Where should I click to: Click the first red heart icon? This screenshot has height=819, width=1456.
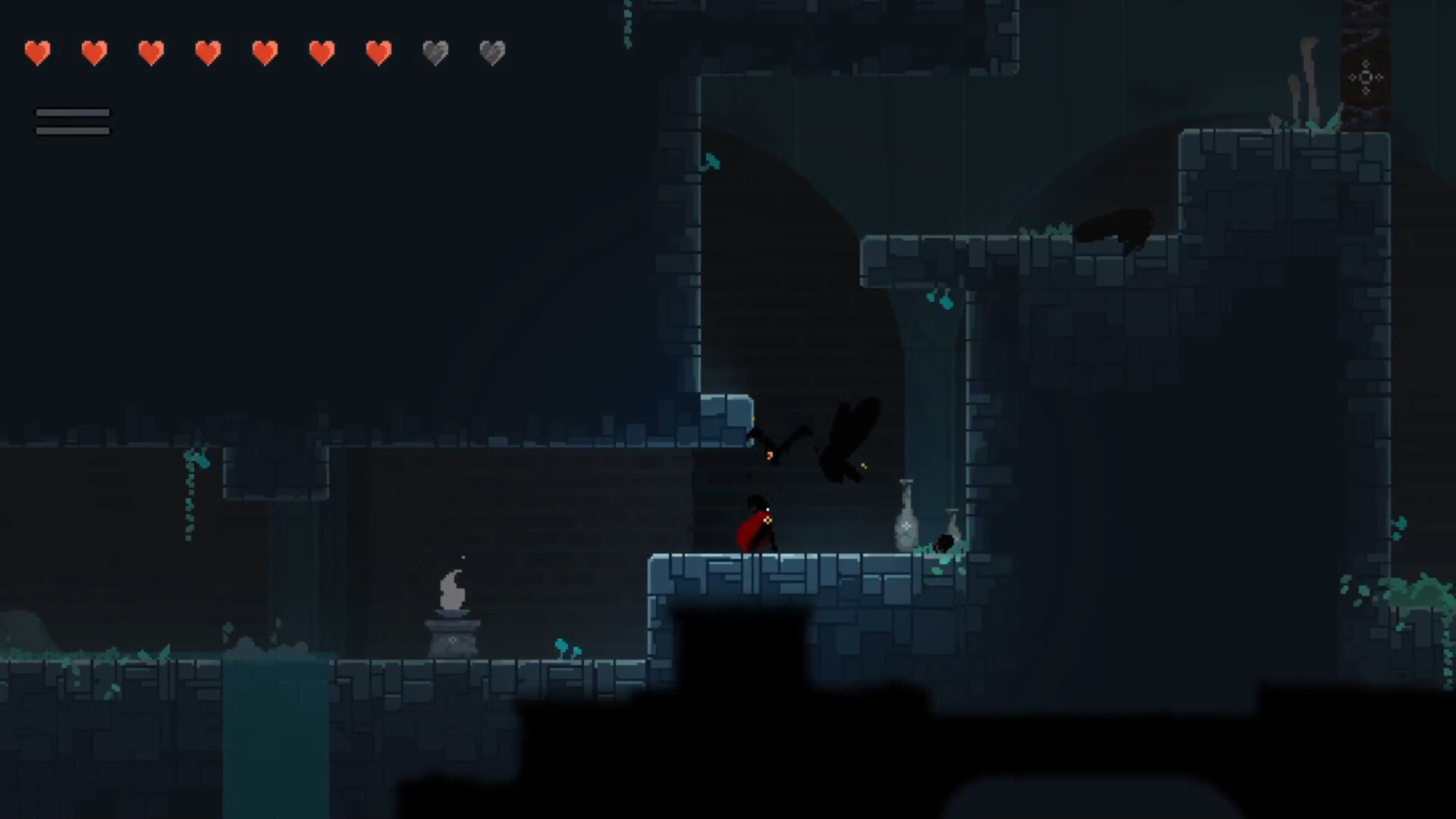[36, 53]
